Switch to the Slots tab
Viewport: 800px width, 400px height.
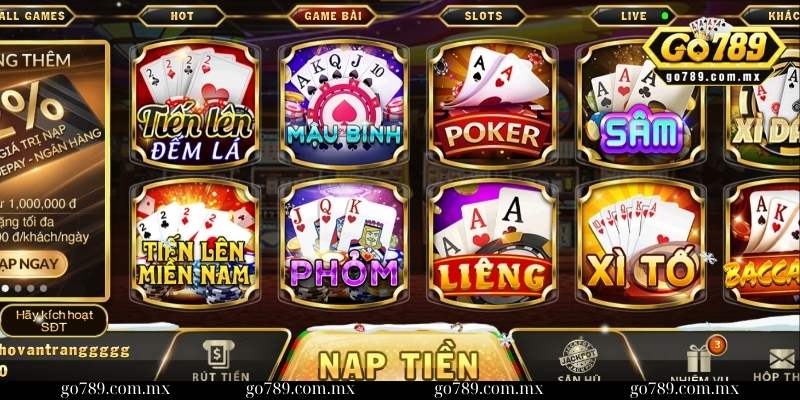(x=484, y=16)
